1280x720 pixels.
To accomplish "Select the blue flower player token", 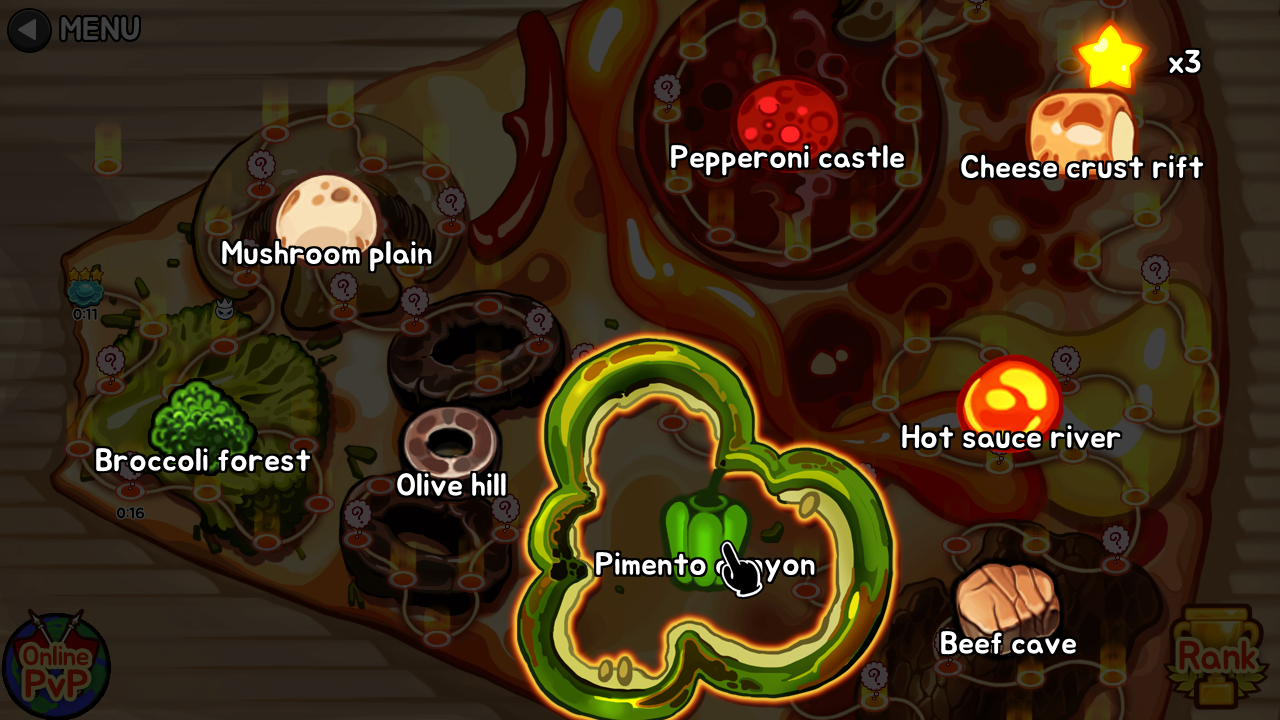I will pyautogui.click(x=83, y=293).
